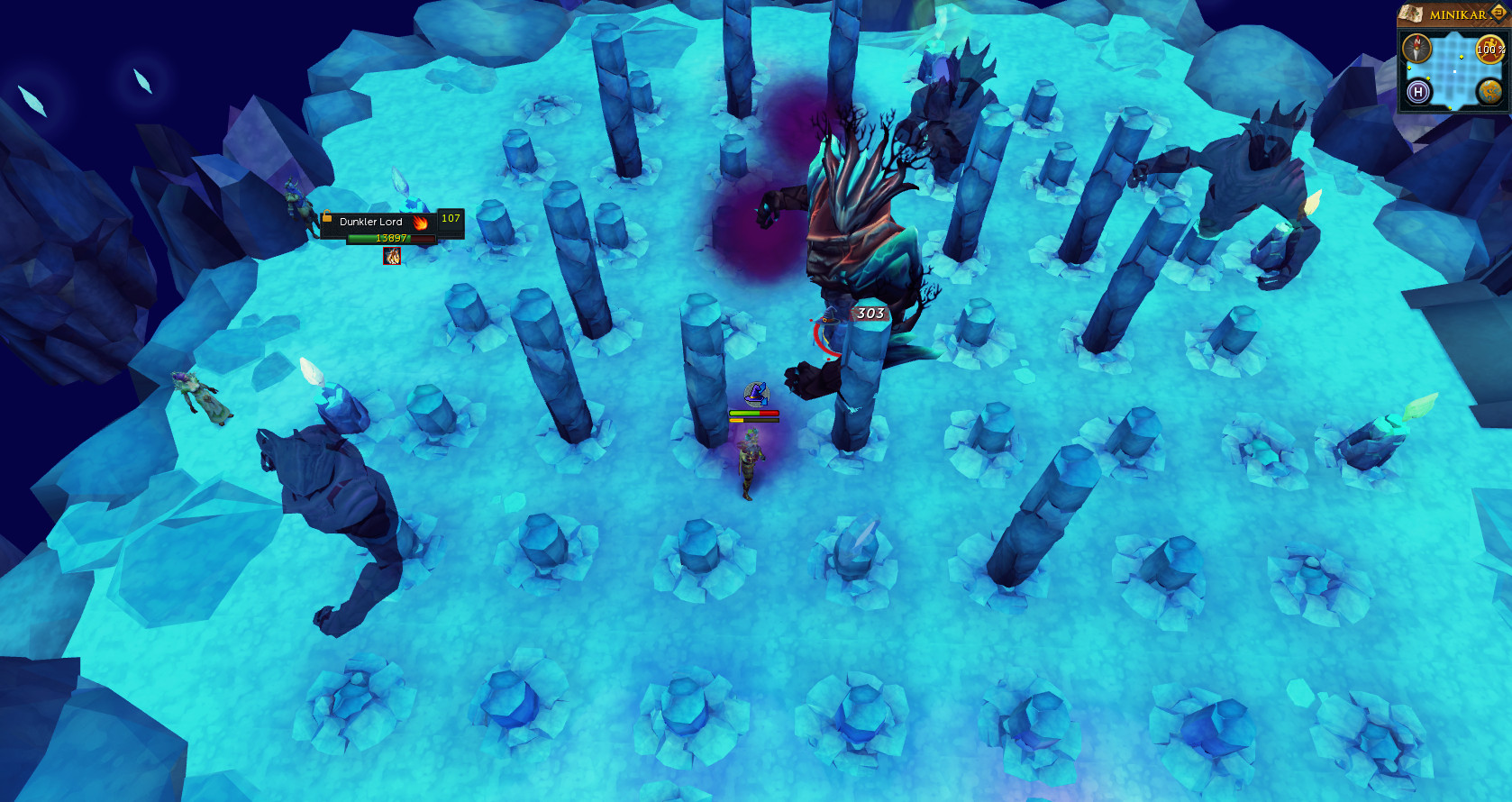Toggle run mode via the 100% run icon
1512x802 pixels.
click(1489, 50)
